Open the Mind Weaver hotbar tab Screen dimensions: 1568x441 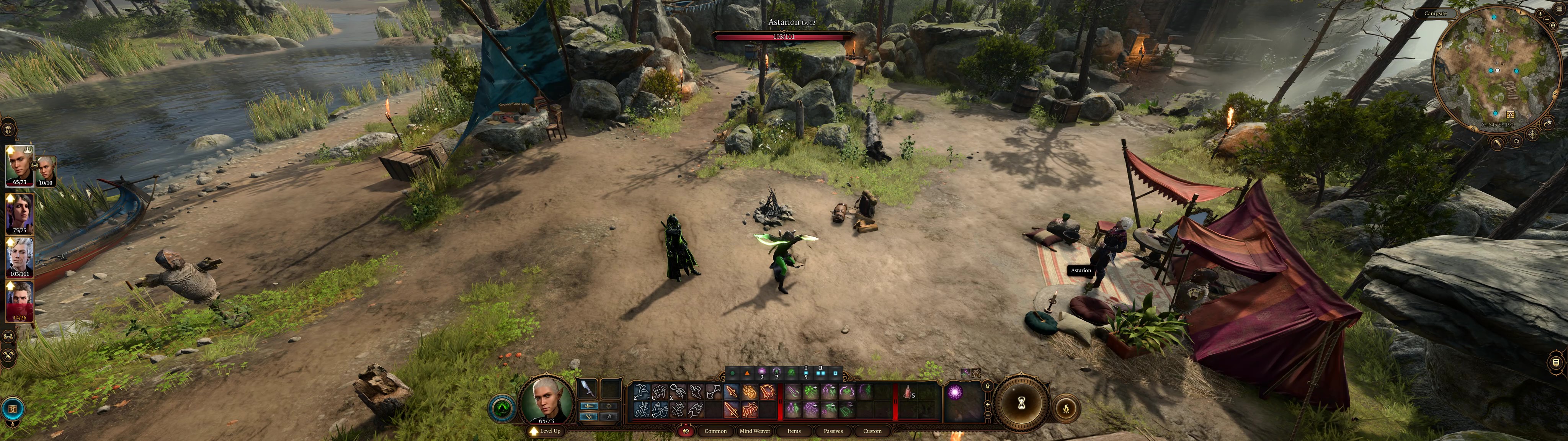[755, 431]
